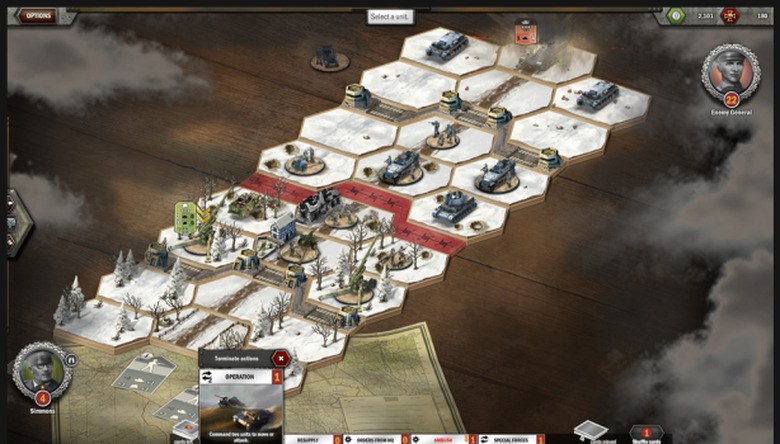This screenshot has width=780, height=444.
Task: Open the Options menu
Action: click(x=38, y=16)
